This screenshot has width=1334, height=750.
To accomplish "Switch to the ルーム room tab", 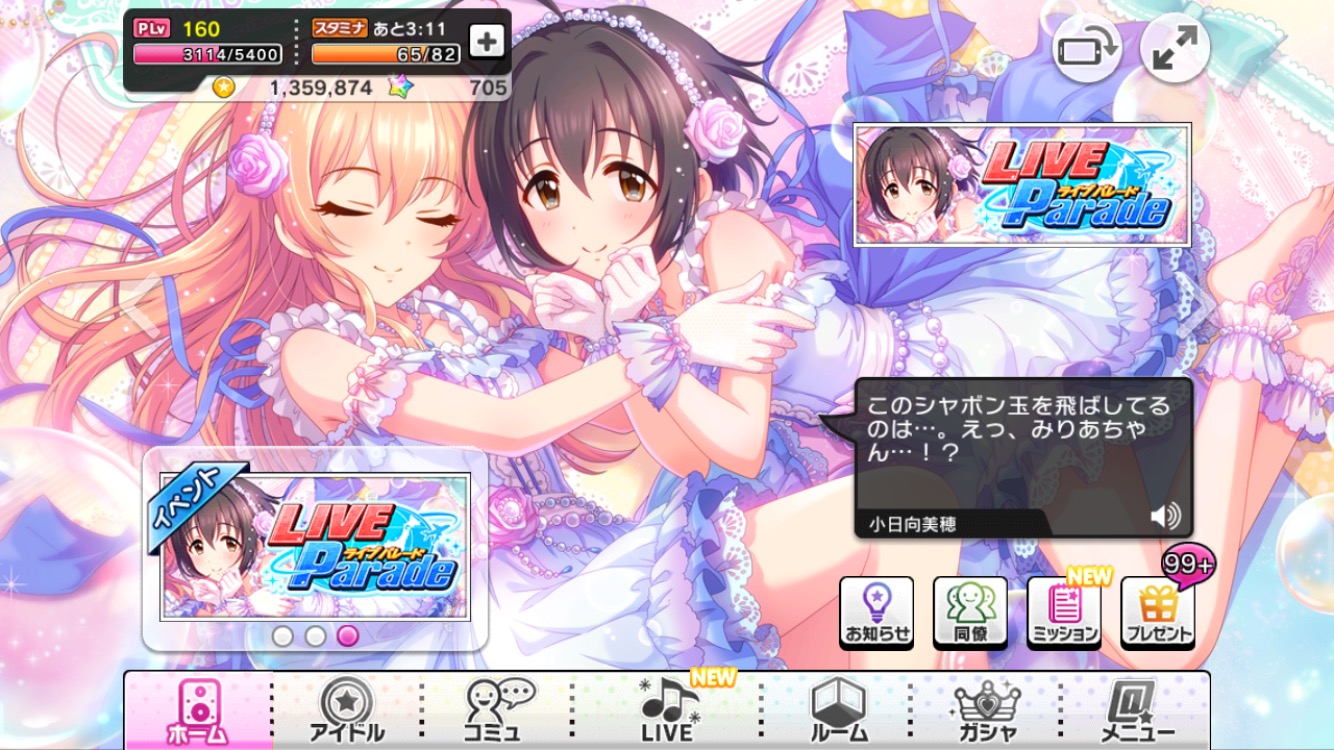I will (837, 710).
